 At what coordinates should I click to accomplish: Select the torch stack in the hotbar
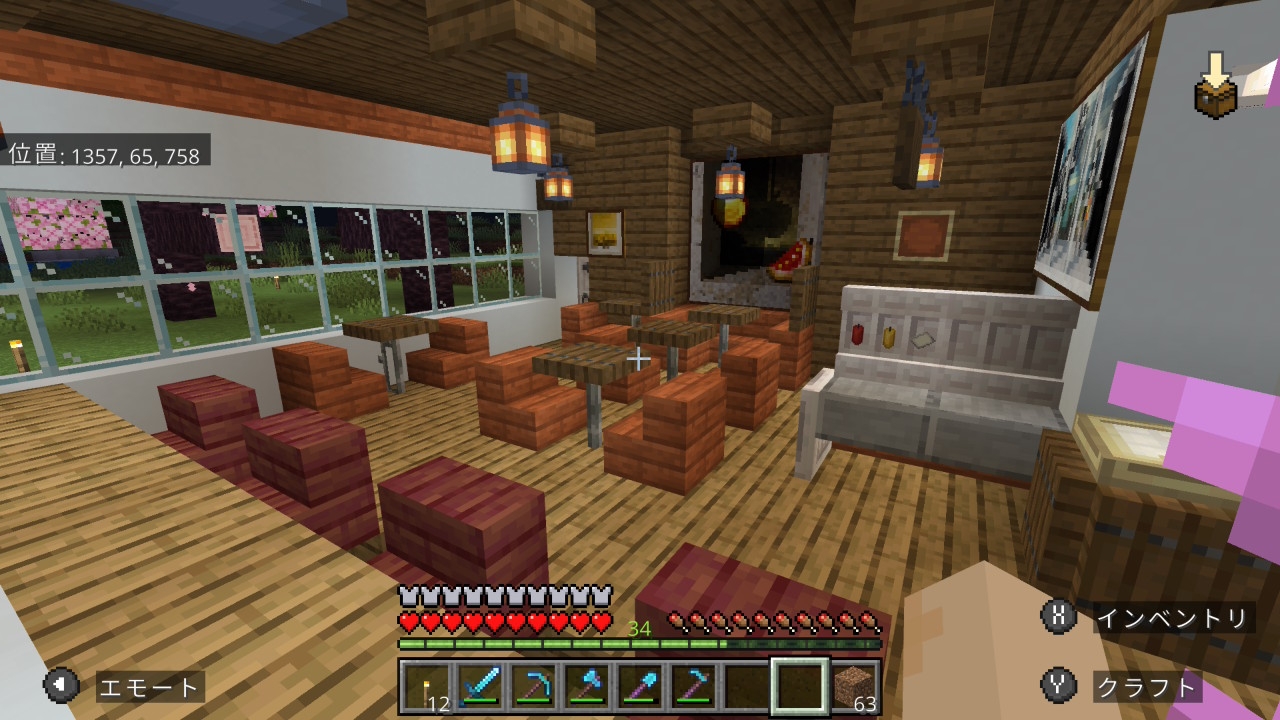pyautogui.click(x=426, y=687)
